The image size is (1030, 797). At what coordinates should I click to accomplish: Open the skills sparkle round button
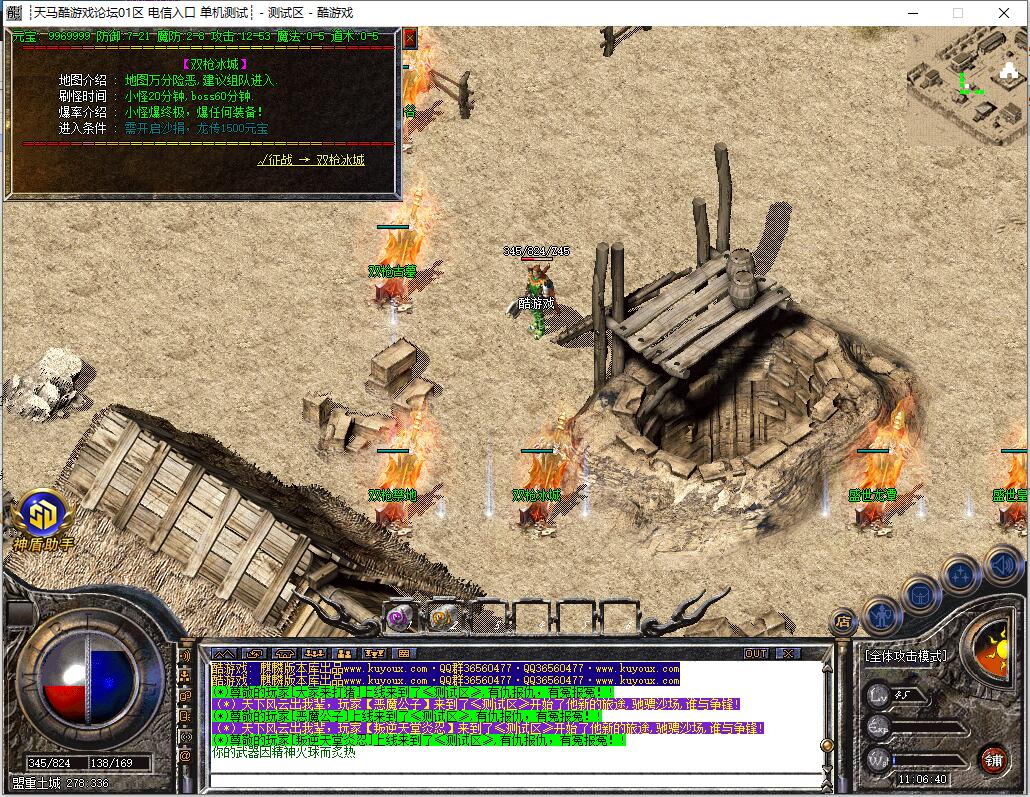point(960,575)
